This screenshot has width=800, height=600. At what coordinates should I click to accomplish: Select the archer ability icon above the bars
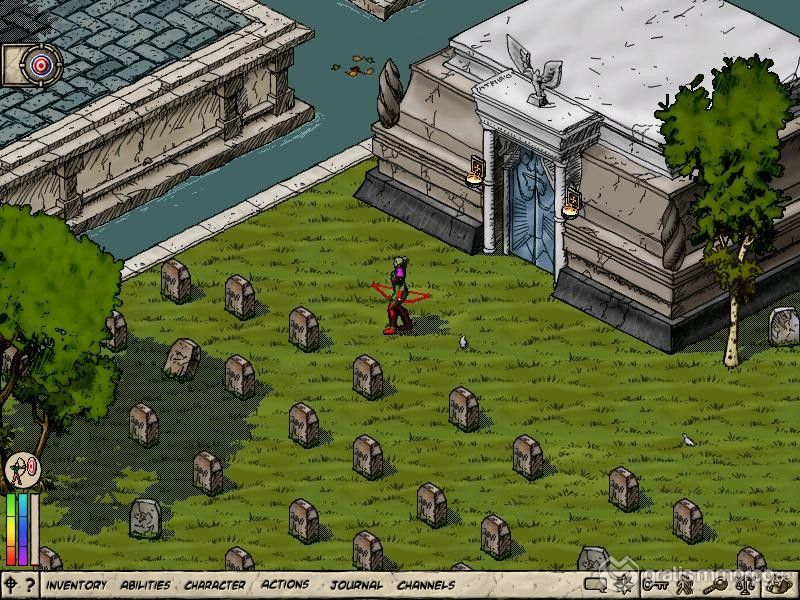[x=20, y=470]
